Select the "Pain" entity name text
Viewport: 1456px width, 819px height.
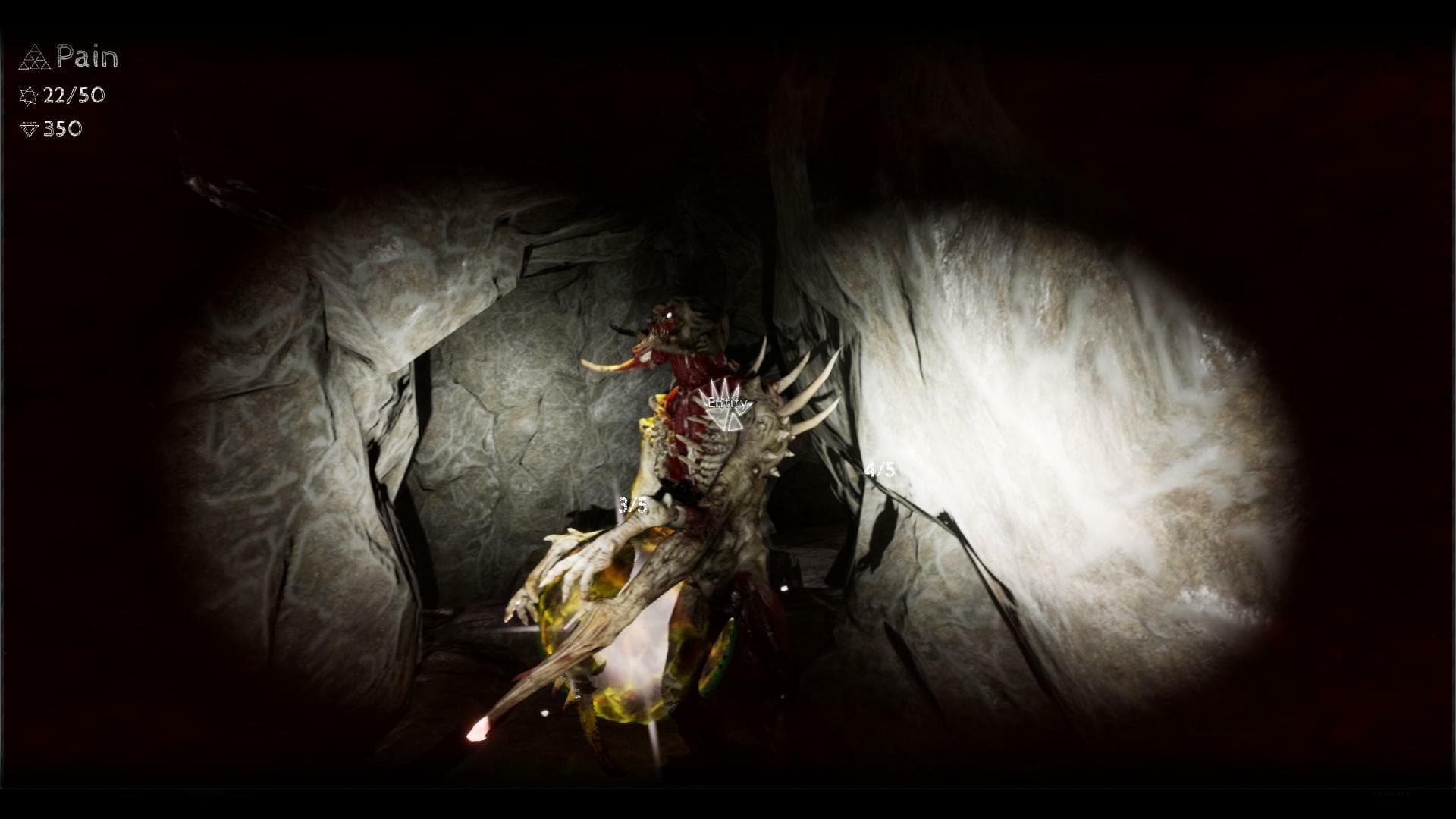click(x=87, y=55)
